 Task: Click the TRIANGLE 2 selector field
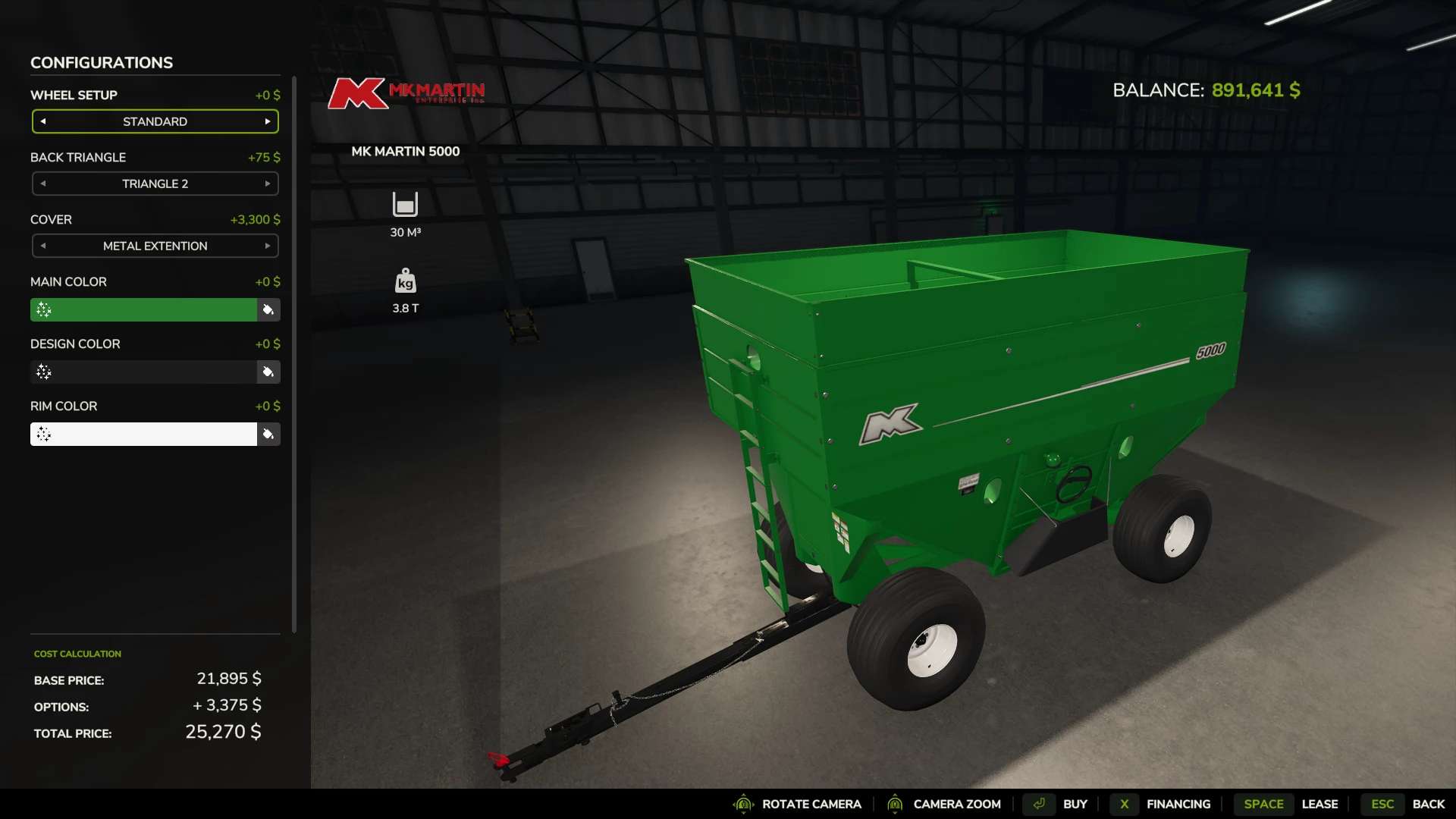[155, 184]
